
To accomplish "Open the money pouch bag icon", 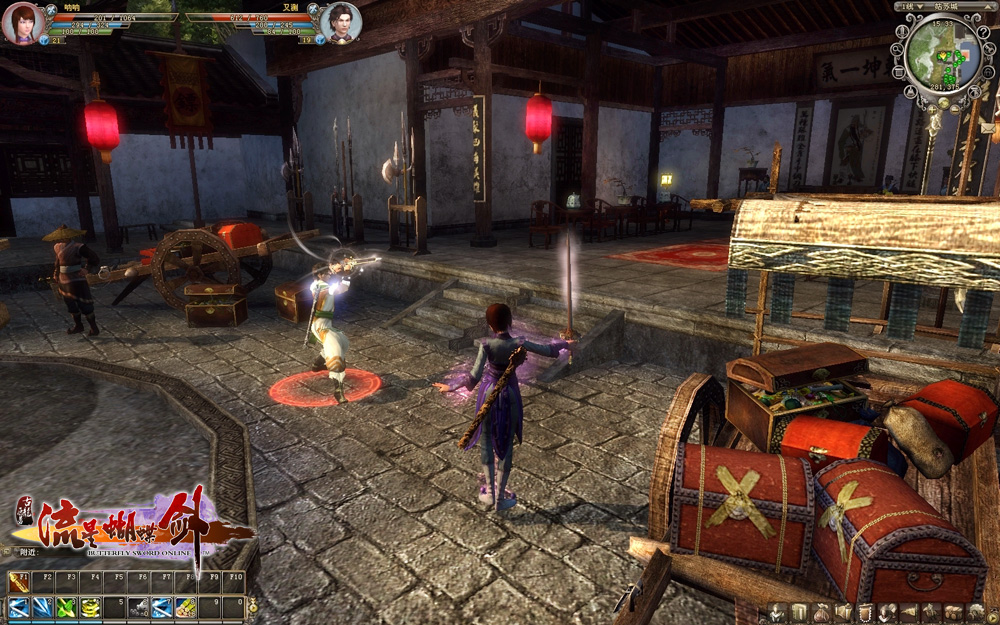I will [x=820, y=612].
